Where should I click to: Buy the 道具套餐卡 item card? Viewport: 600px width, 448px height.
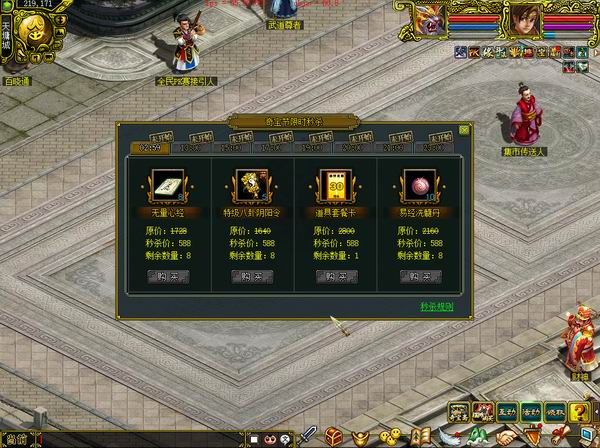(330, 277)
